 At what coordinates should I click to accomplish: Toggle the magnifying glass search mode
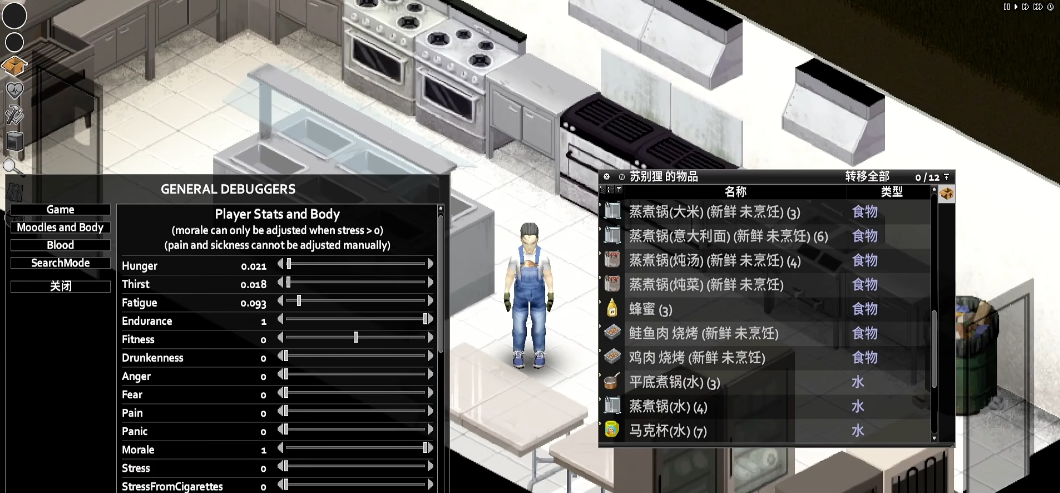(x=13, y=166)
